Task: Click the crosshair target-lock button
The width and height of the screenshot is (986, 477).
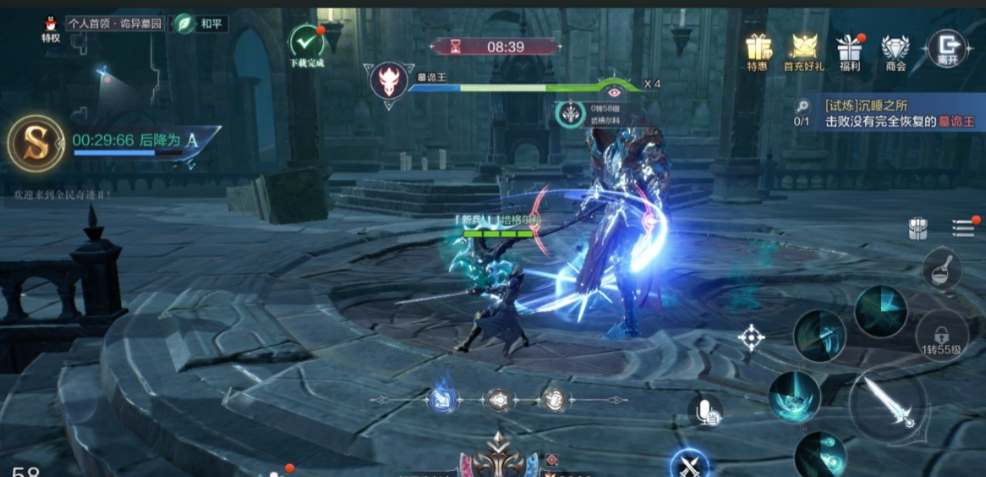Action: [x=751, y=337]
